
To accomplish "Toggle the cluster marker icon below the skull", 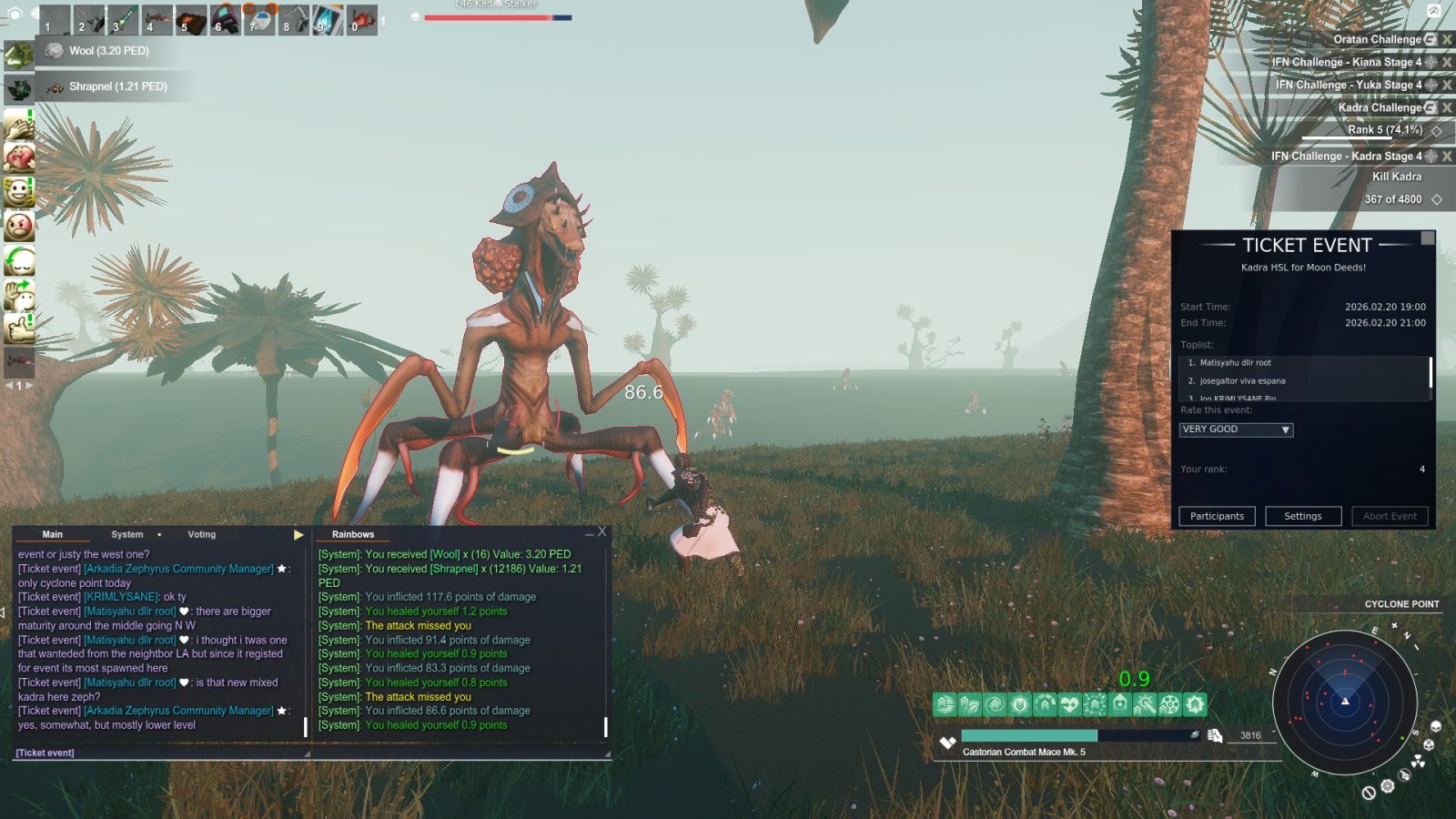I will pyautogui.click(x=1429, y=744).
